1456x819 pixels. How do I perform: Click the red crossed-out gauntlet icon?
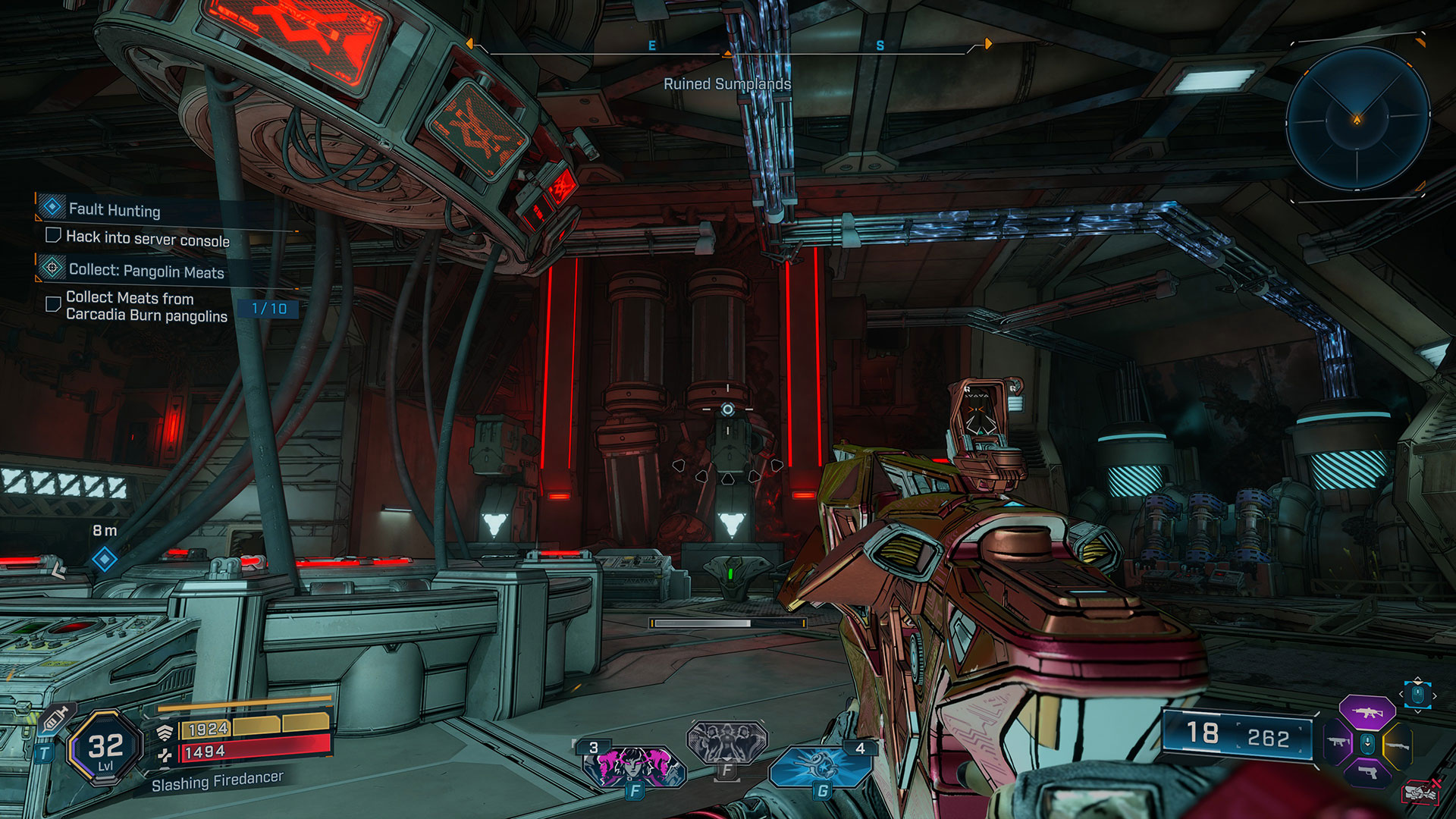(1420, 792)
